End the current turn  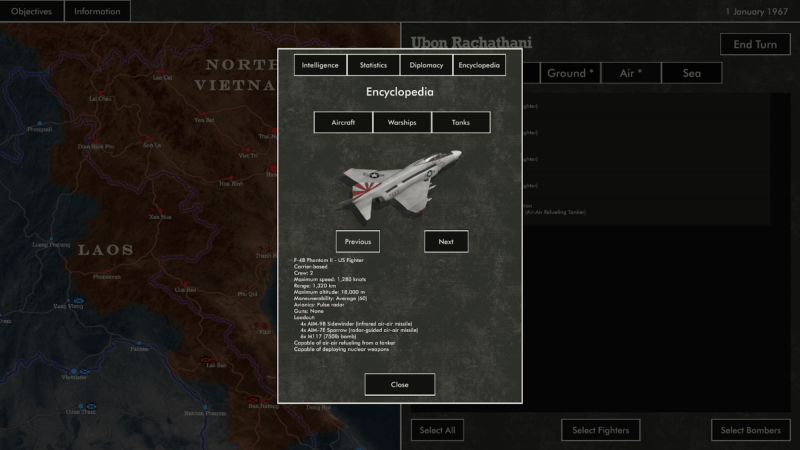(x=755, y=44)
